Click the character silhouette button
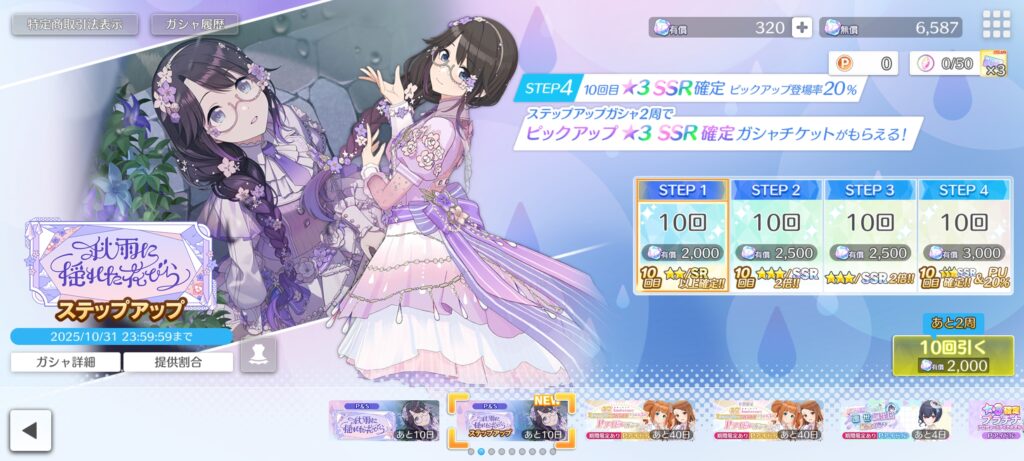 (x=258, y=355)
